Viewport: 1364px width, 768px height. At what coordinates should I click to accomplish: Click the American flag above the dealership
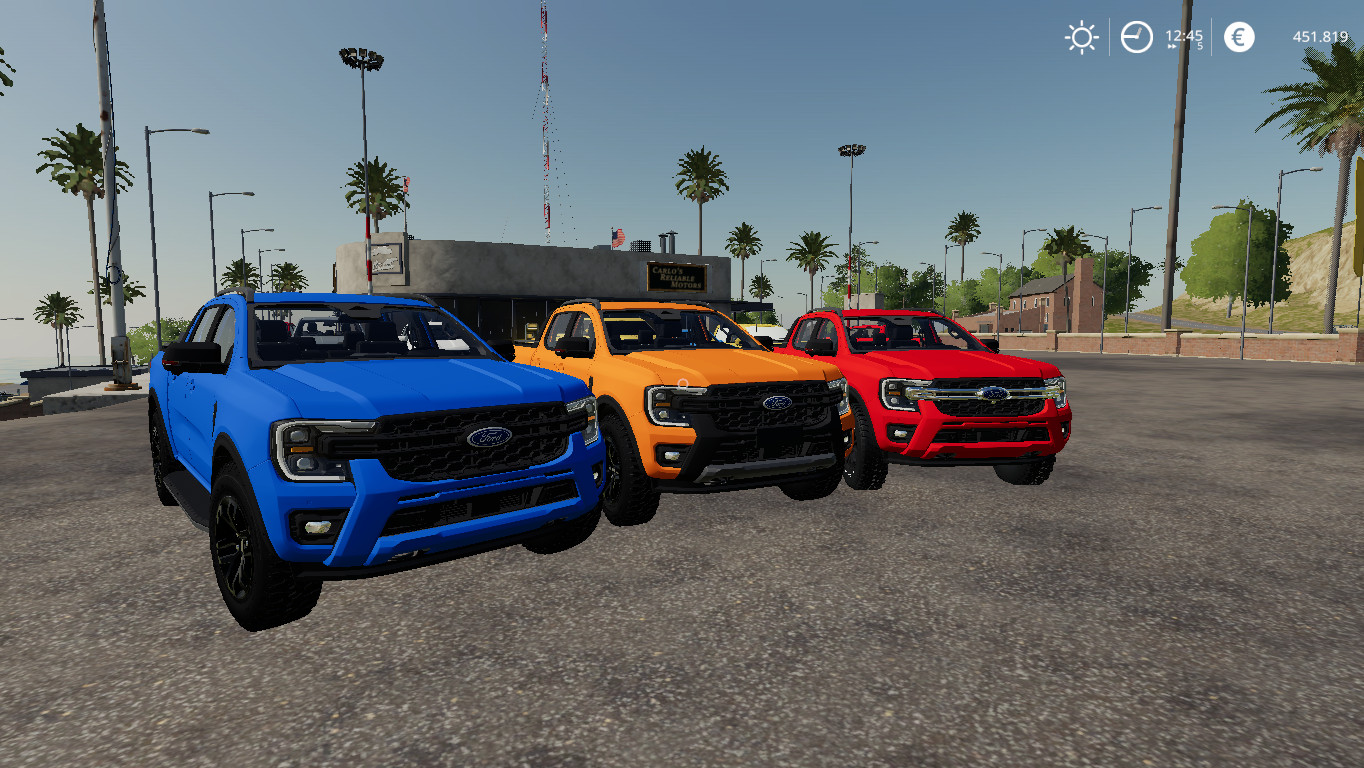pyautogui.click(x=618, y=238)
